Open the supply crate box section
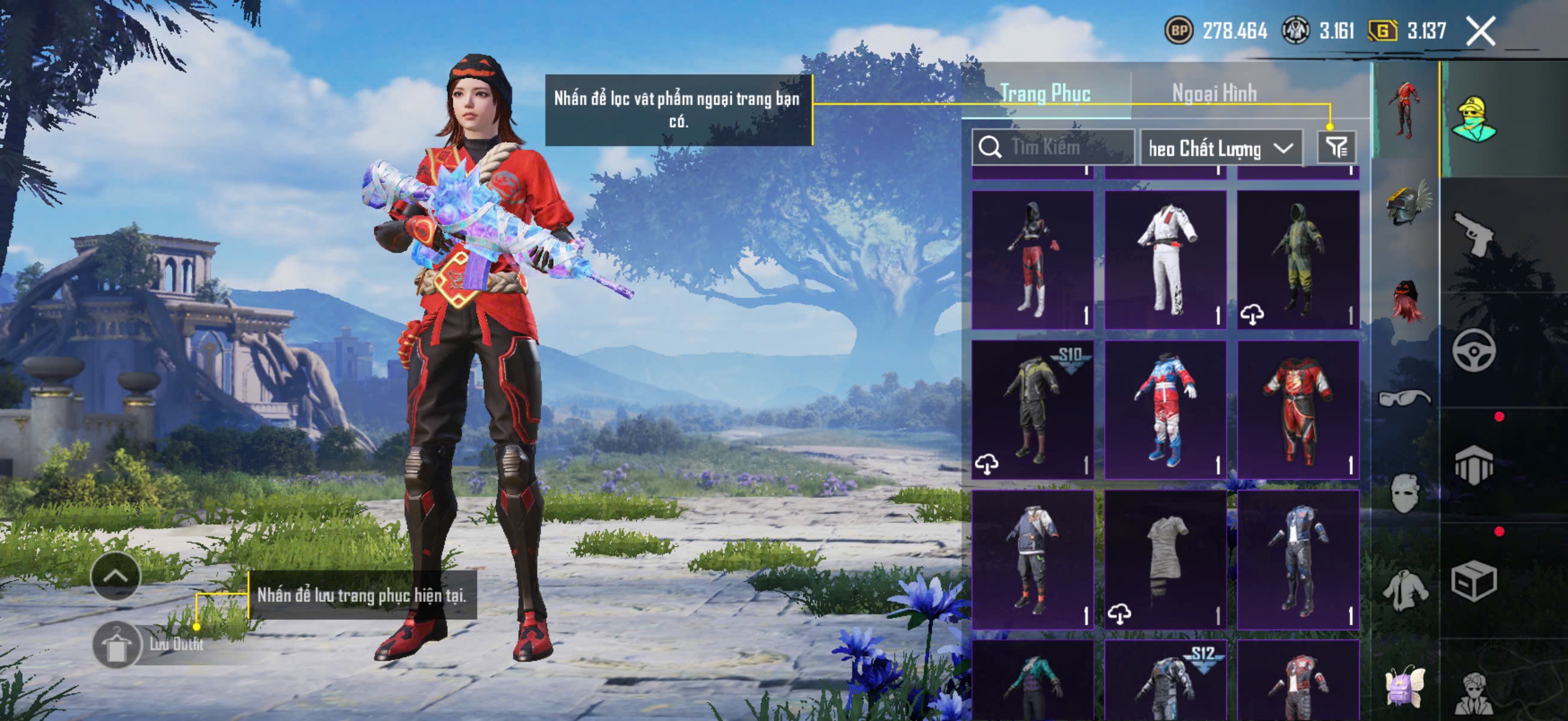 (1473, 581)
